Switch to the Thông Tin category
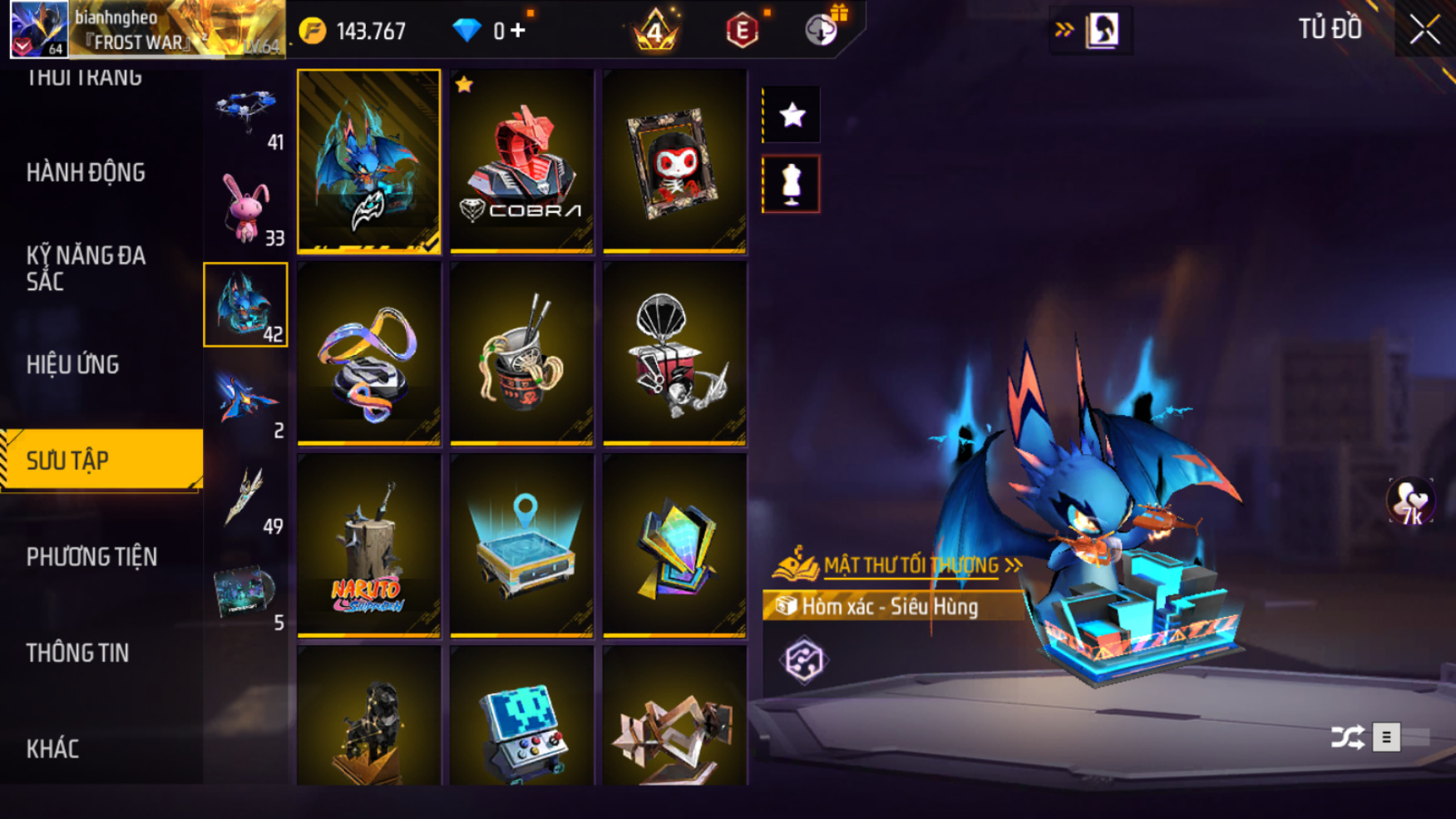 coord(77,654)
